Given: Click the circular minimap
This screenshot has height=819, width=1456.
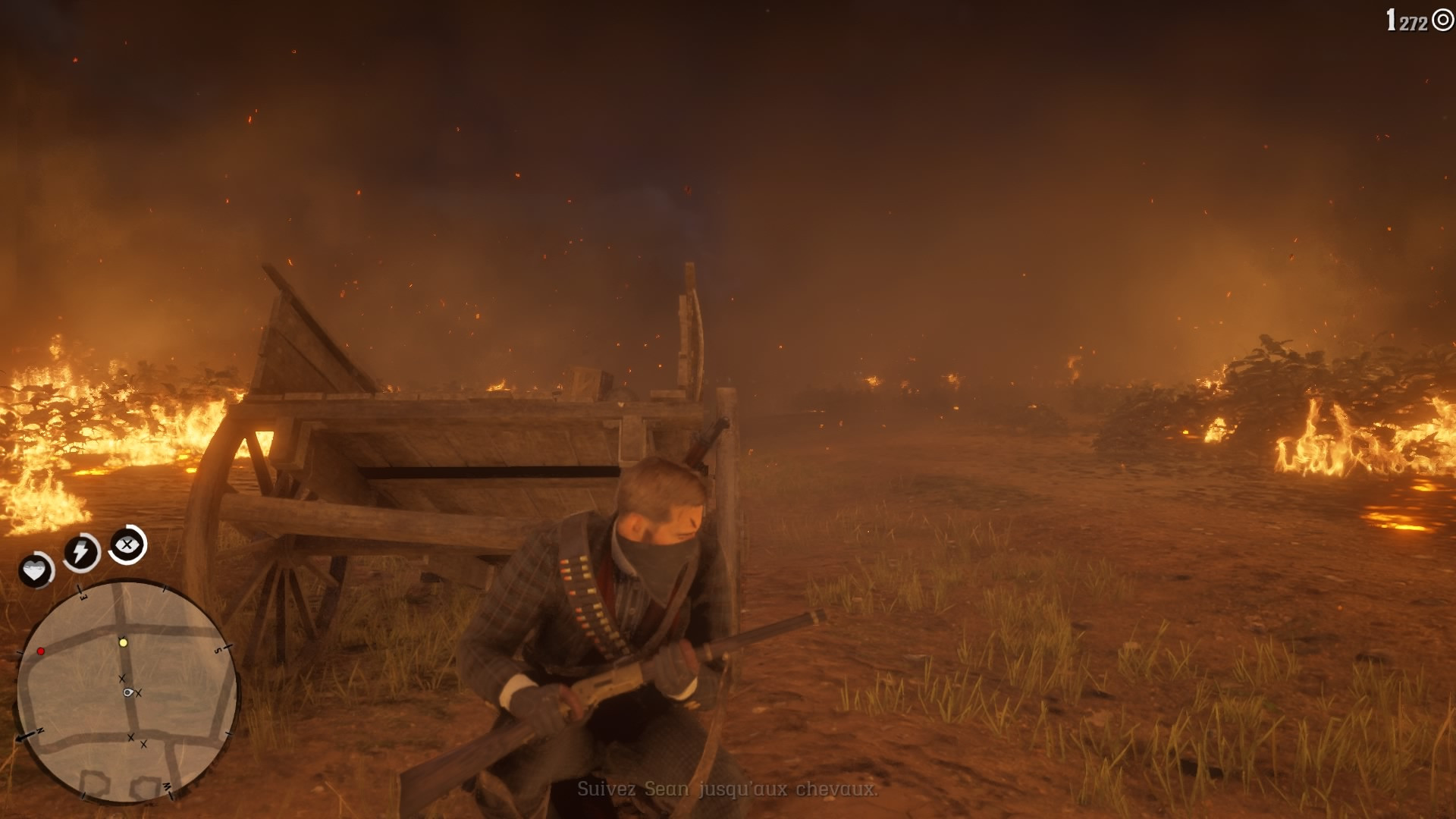Looking at the screenshot, I should click(x=127, y=691).
